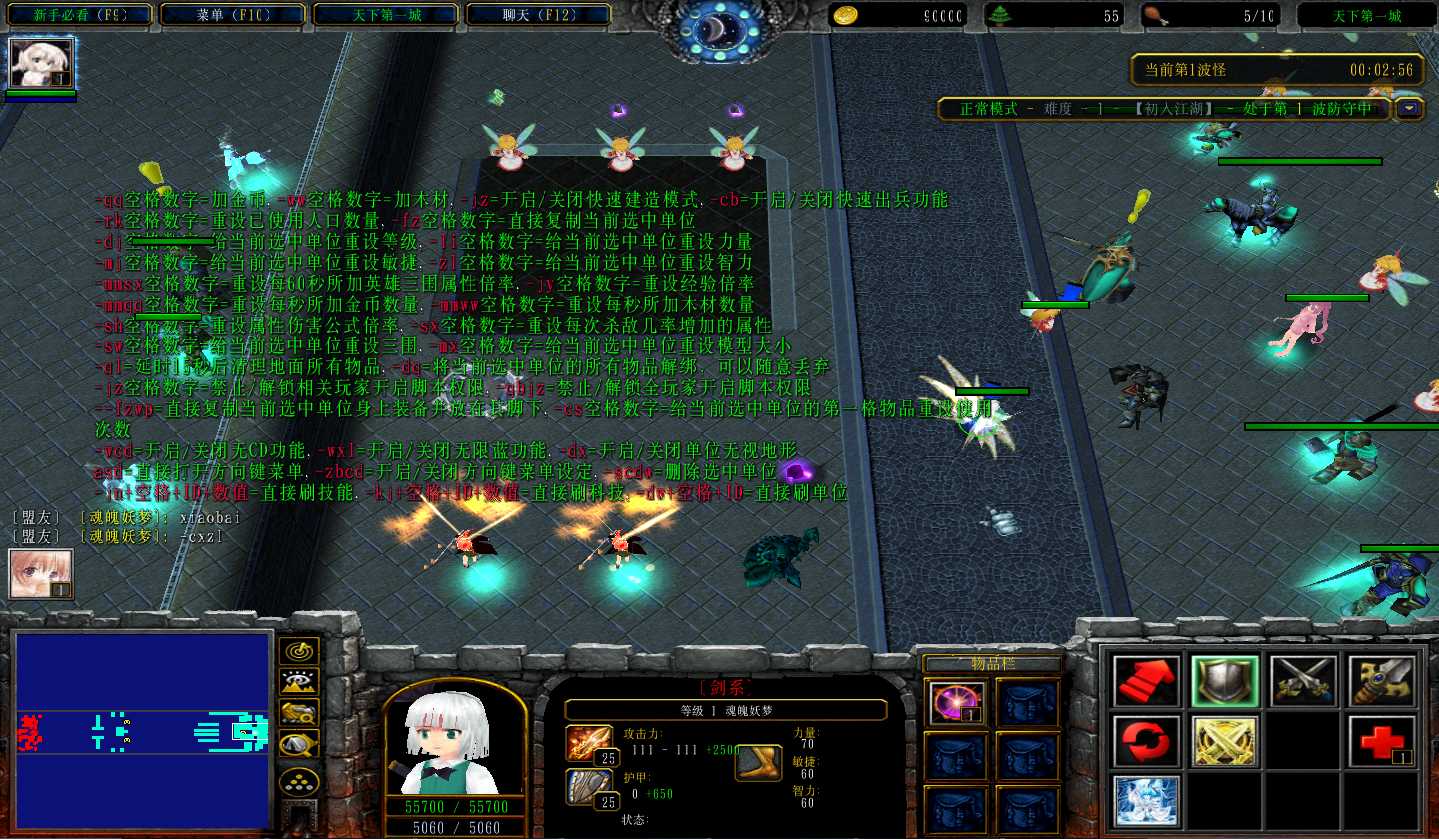This screenshot has width=1439, height=839.
Task: Toggle minimap creep camp display button
Action: (298, 744)
